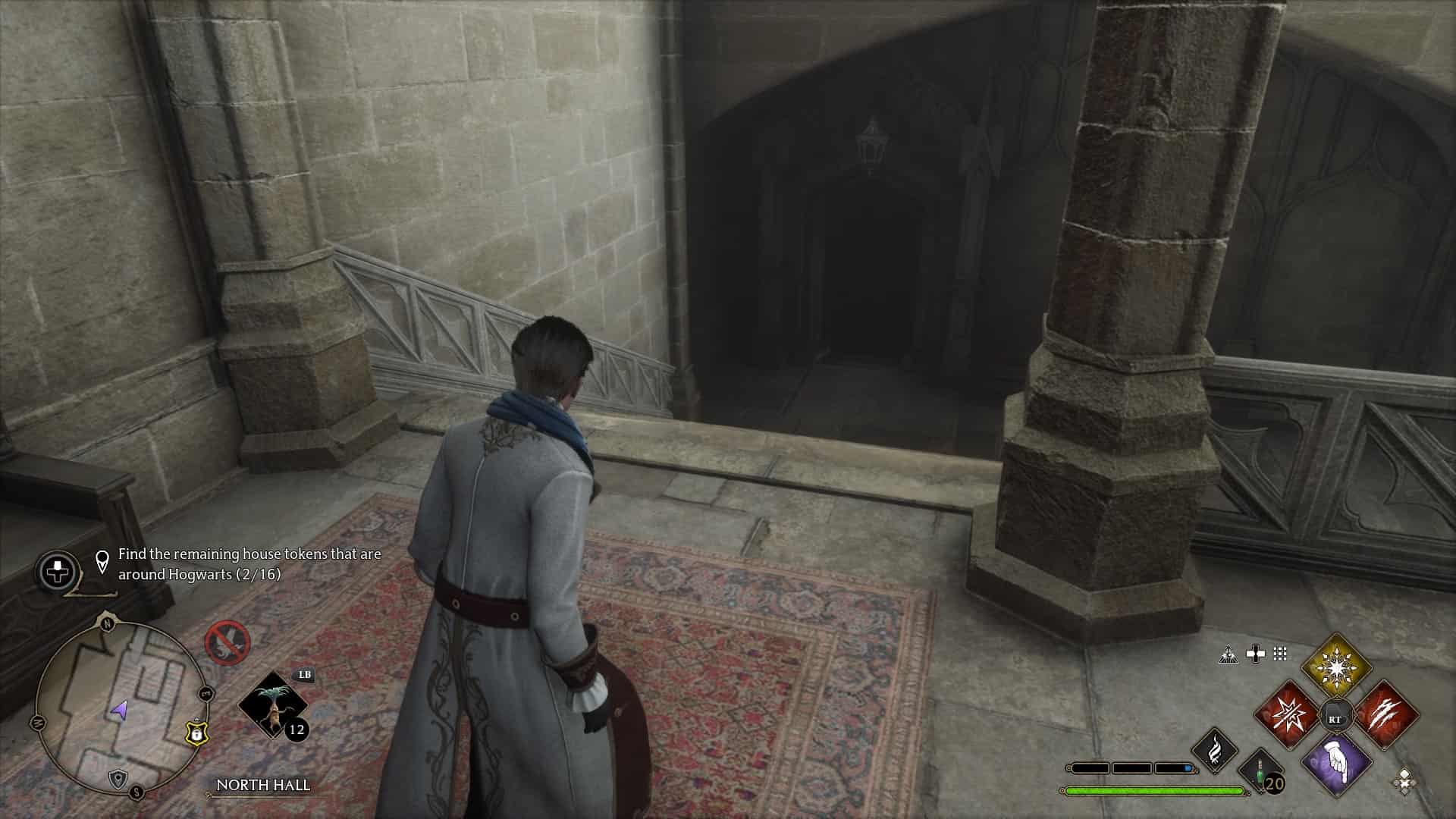
Task: Select the house tokens quest objective
Action: 249,564
